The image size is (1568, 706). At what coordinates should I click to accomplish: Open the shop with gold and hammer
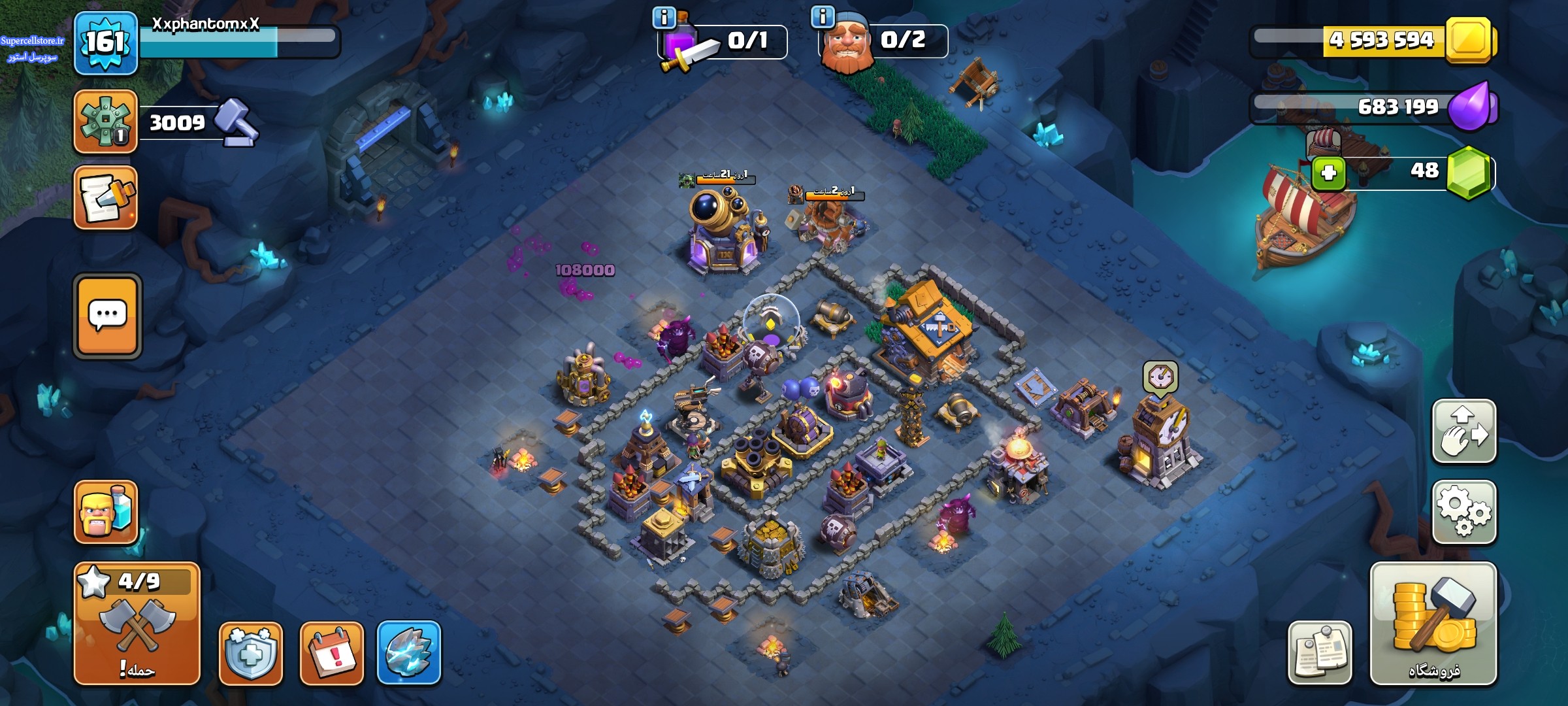[1433, 623]
